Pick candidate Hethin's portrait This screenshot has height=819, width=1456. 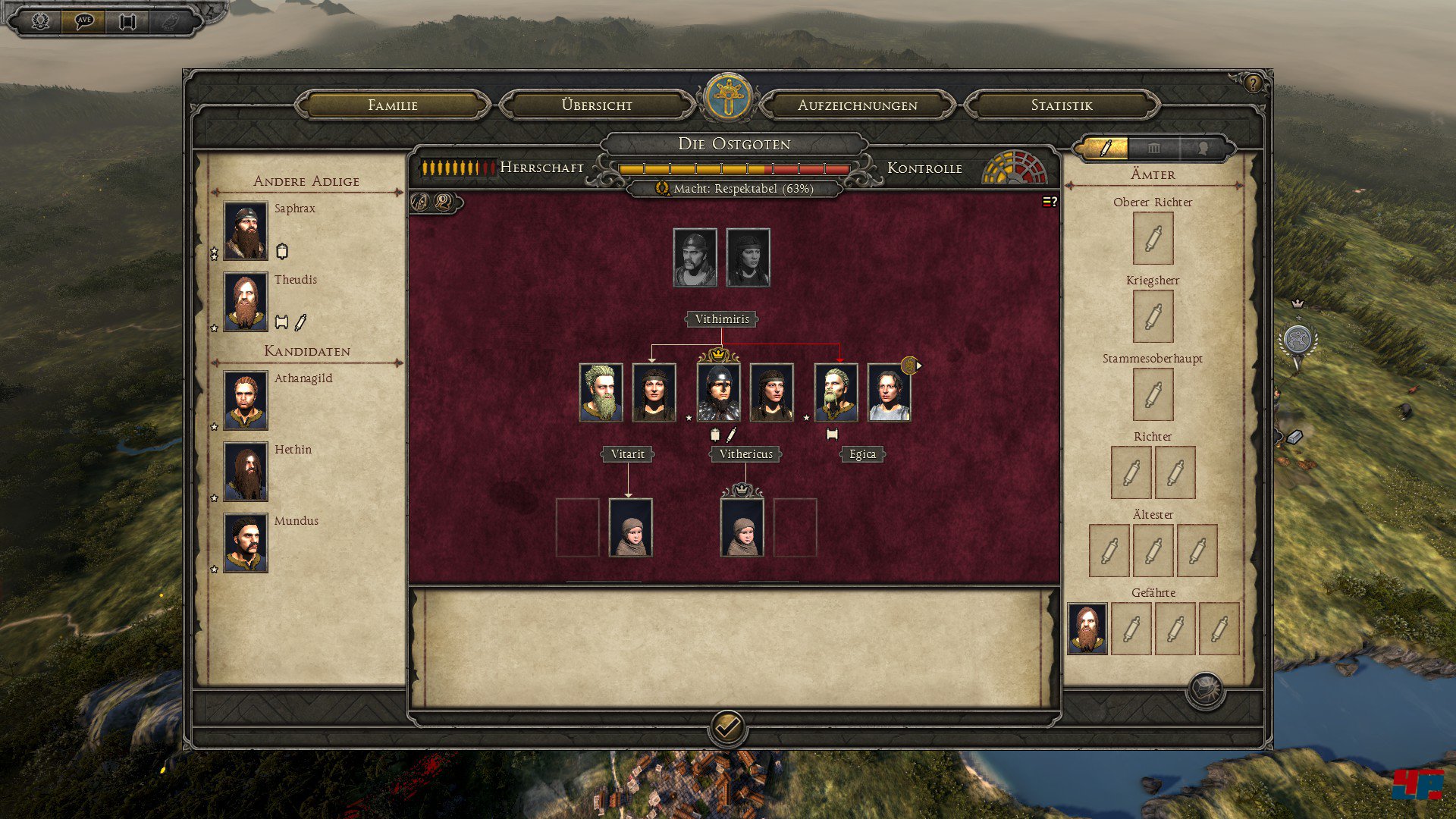click(246, 472)
